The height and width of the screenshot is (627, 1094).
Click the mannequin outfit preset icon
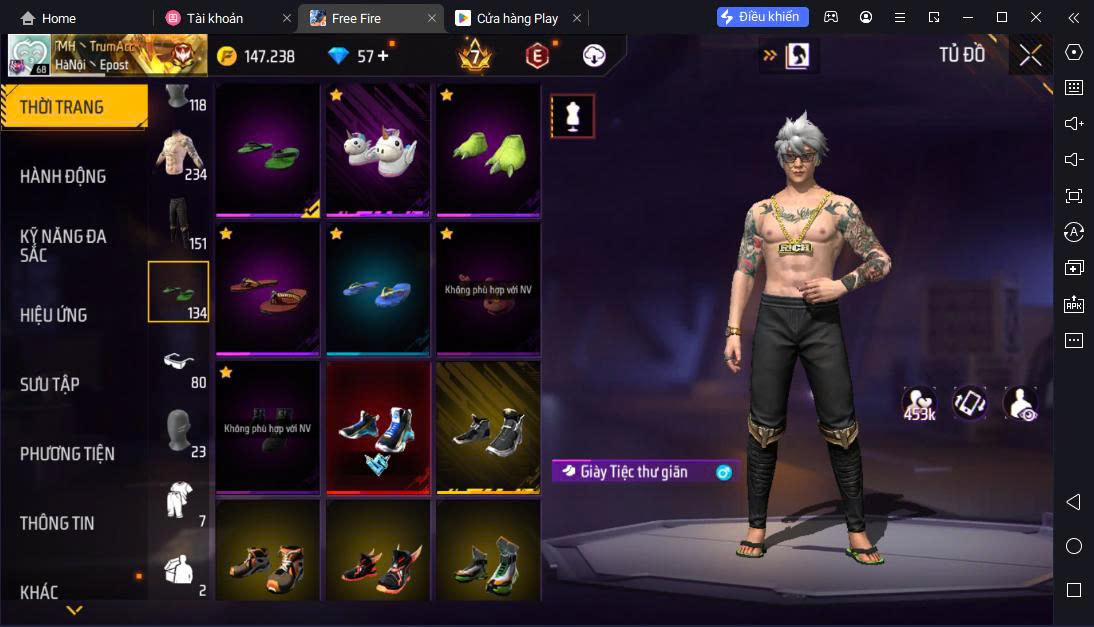point(573,116)
